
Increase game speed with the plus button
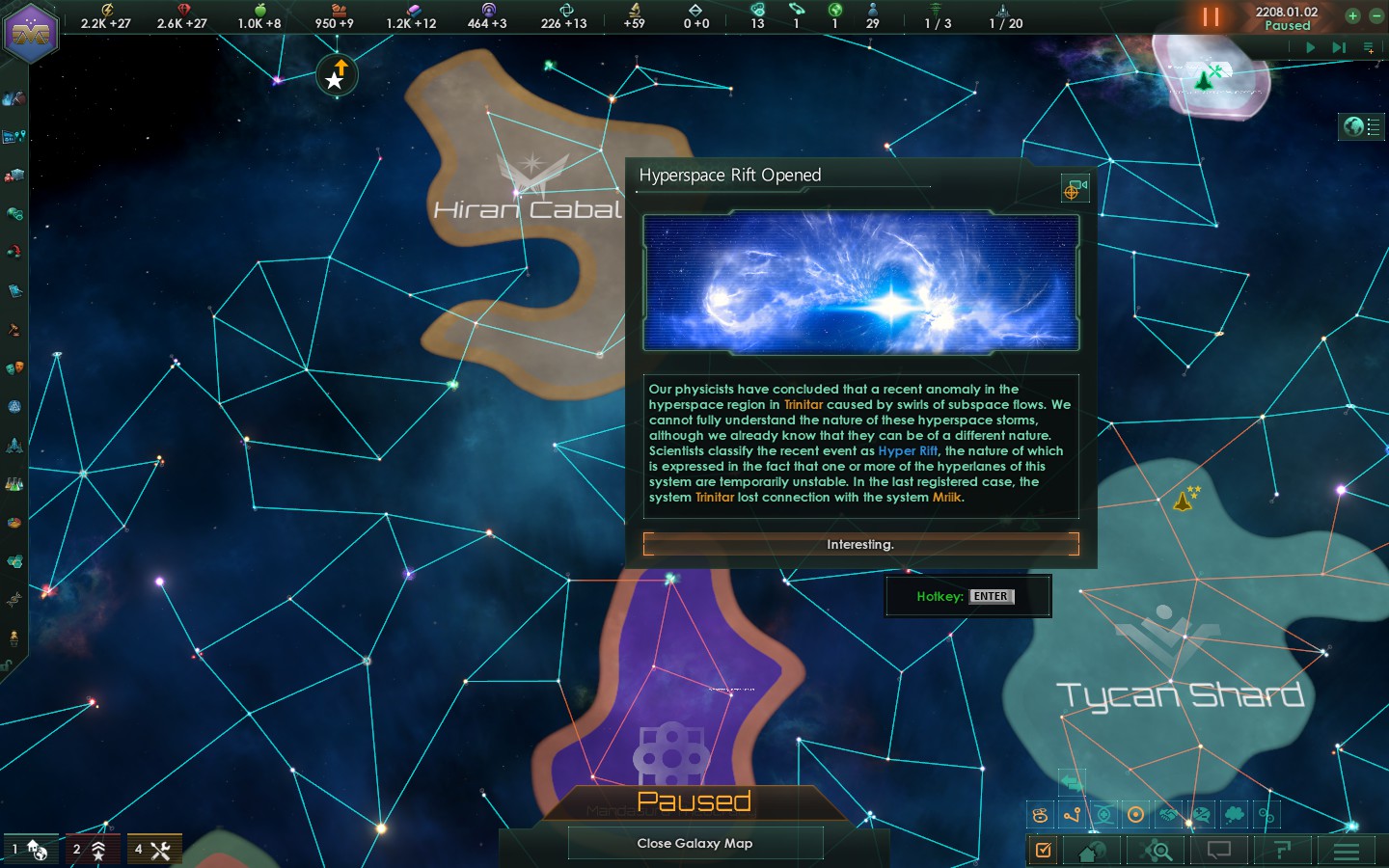[1352, 15]
